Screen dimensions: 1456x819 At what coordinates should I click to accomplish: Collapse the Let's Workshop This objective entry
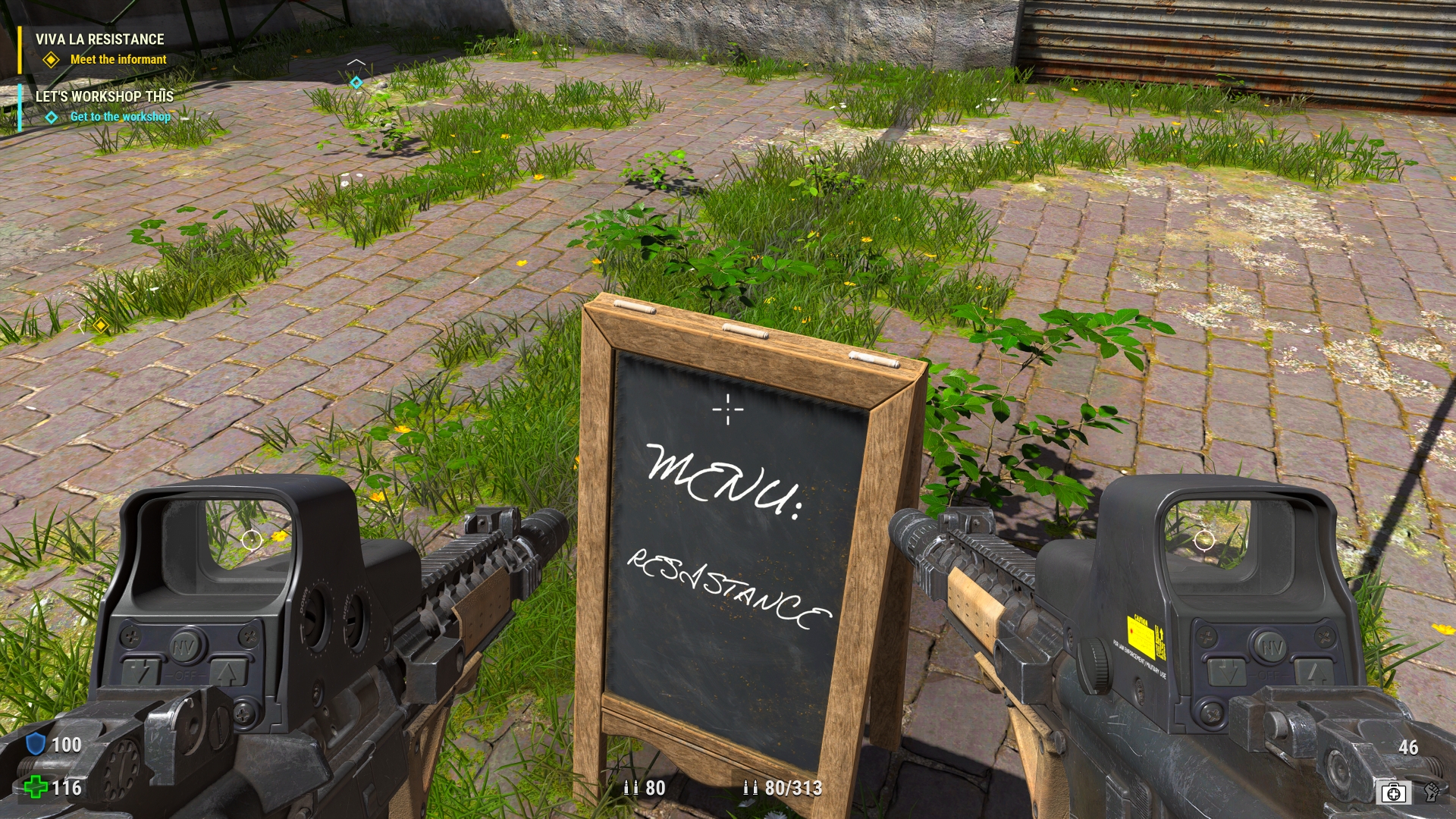tap(50, 117)
